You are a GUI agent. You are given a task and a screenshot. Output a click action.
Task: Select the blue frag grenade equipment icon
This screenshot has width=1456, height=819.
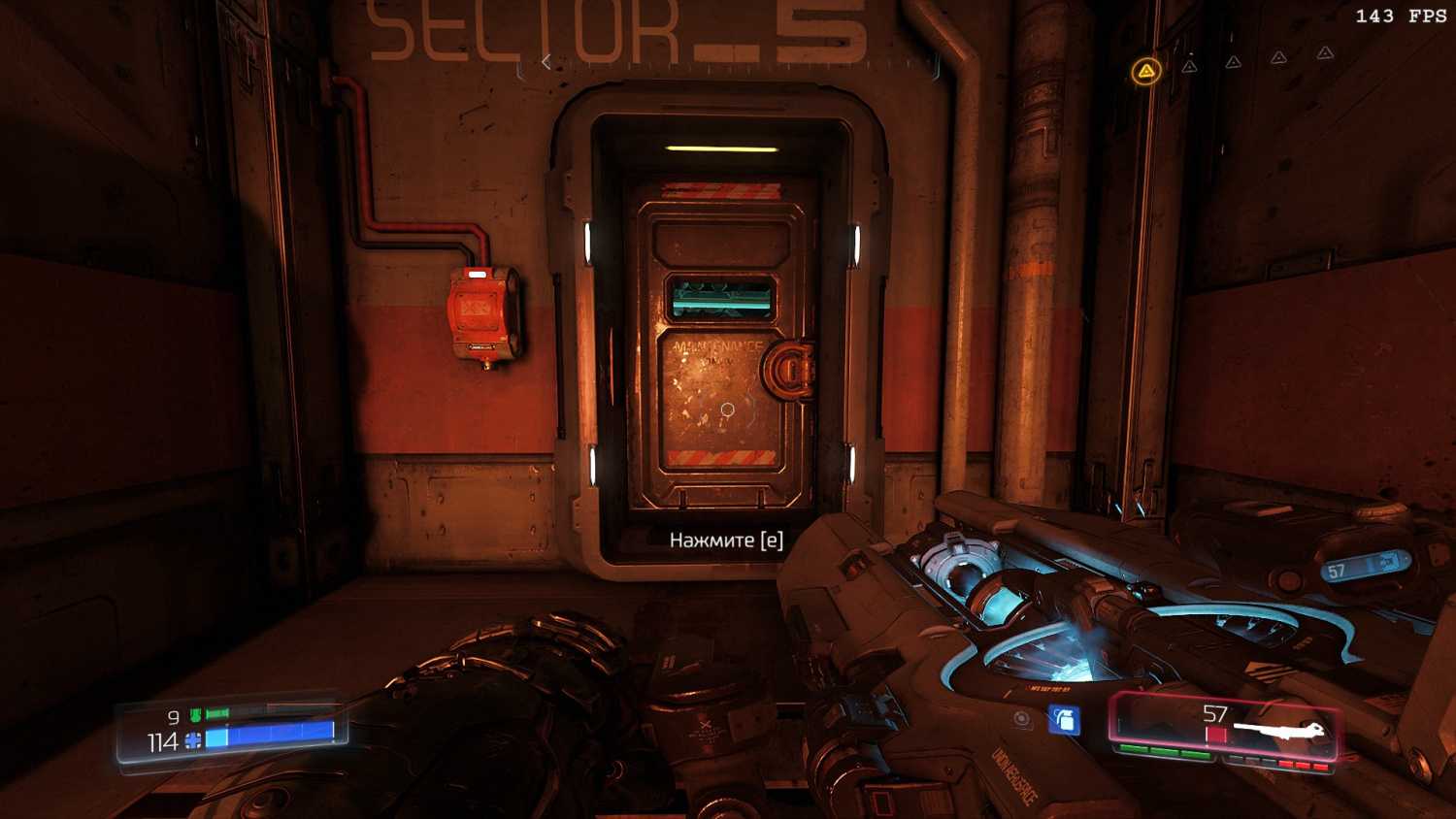click(1064, 720)
